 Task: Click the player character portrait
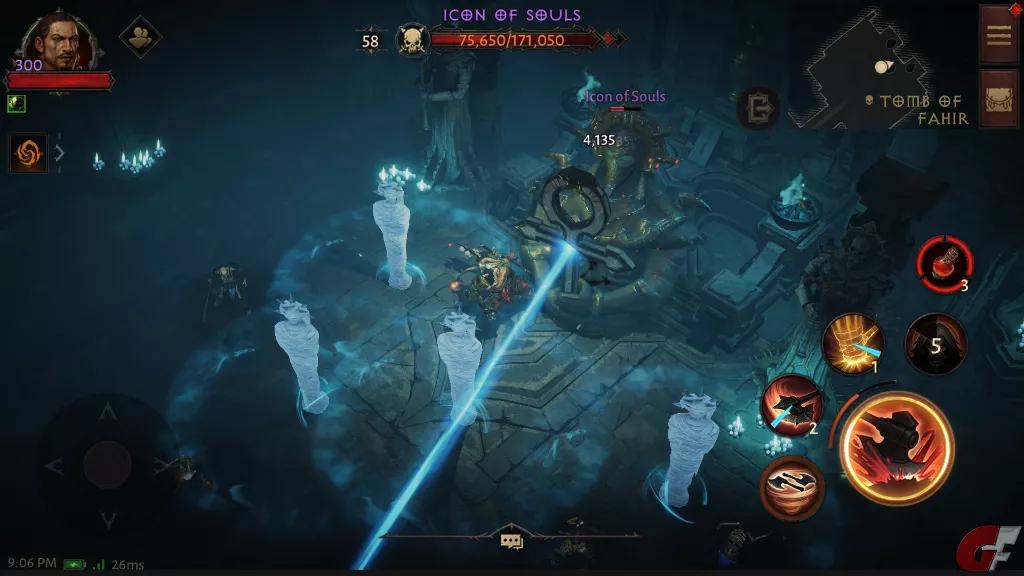coord(56,40)
